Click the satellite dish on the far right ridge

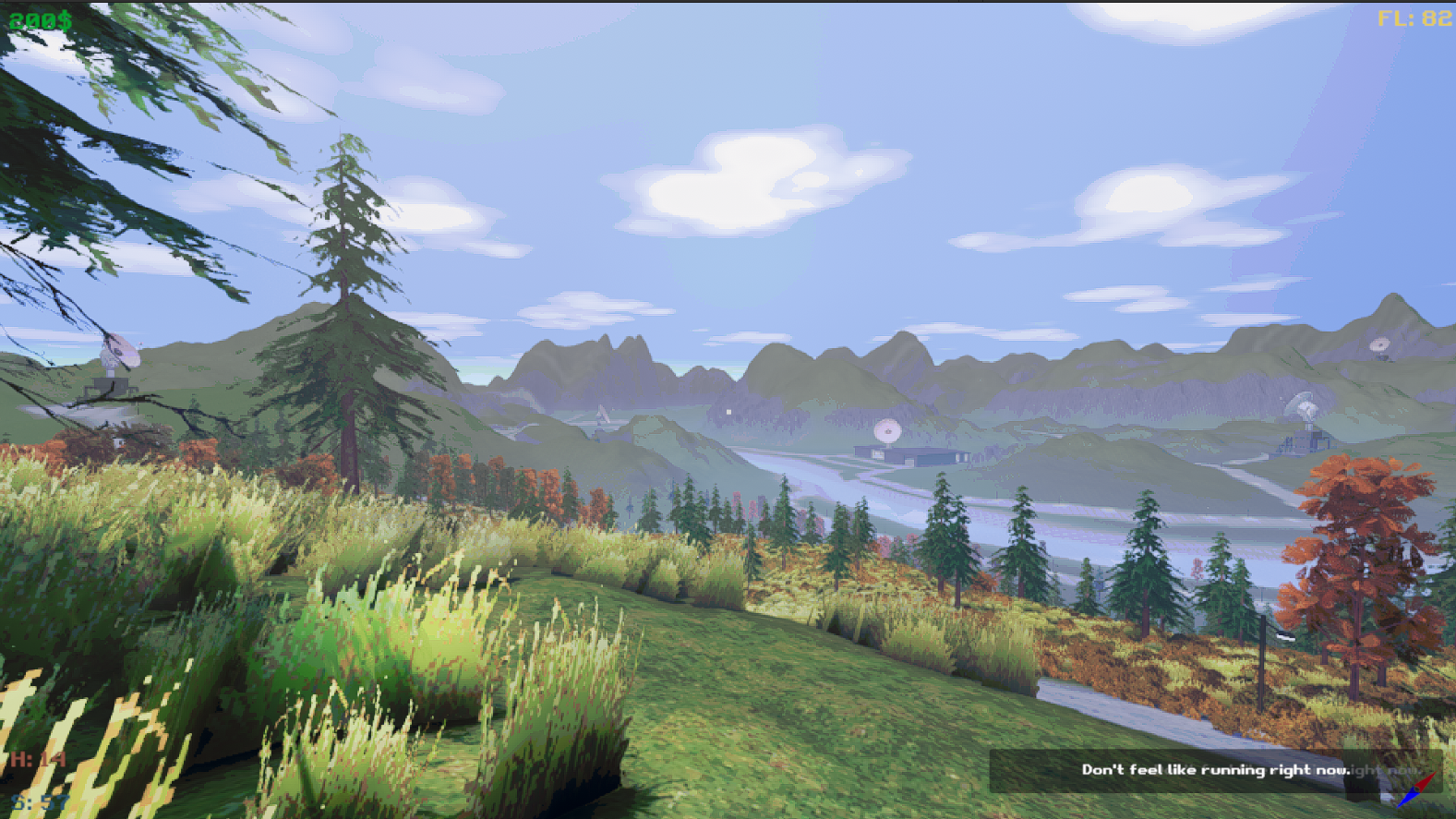click(1382, 347)
